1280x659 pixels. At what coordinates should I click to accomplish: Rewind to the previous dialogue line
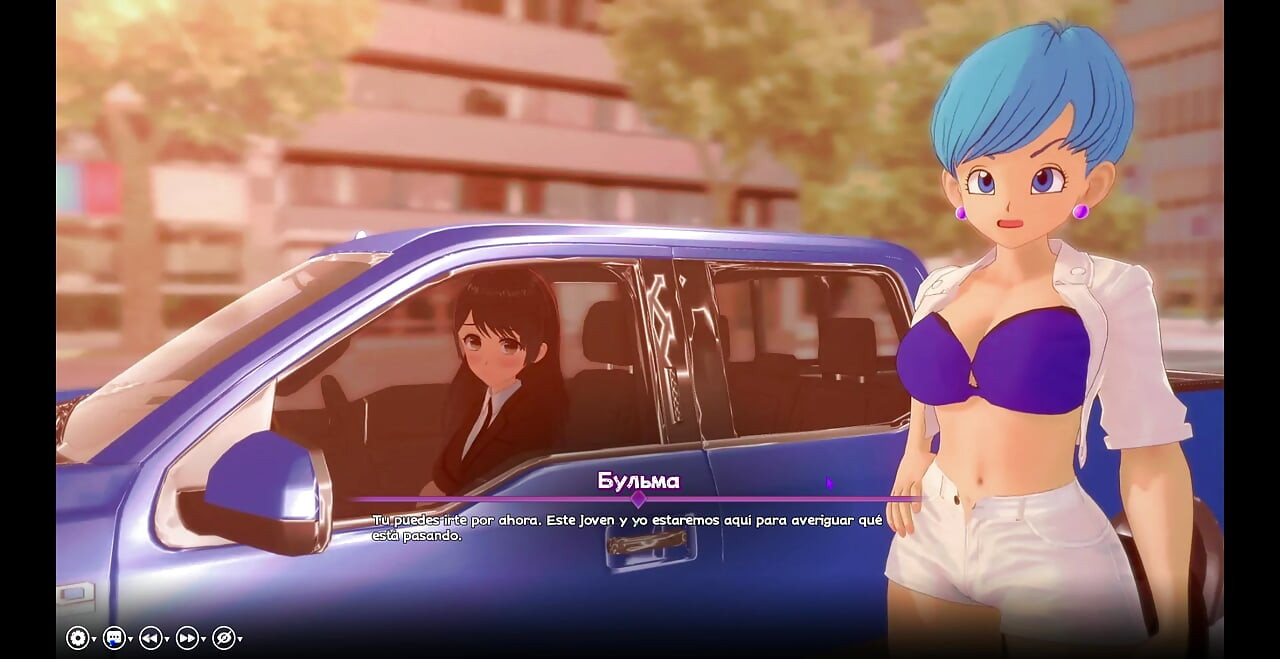click(150, 638)
